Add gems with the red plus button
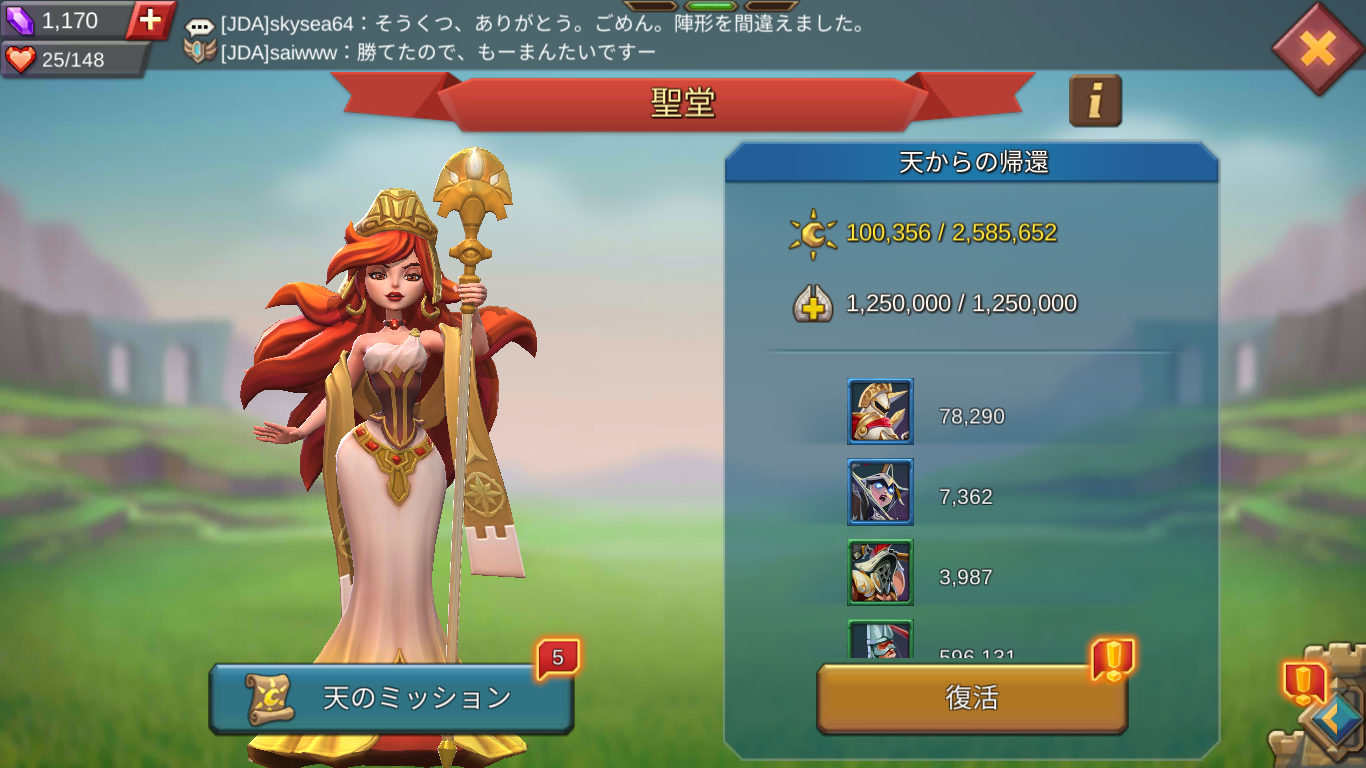 (150, 20)
